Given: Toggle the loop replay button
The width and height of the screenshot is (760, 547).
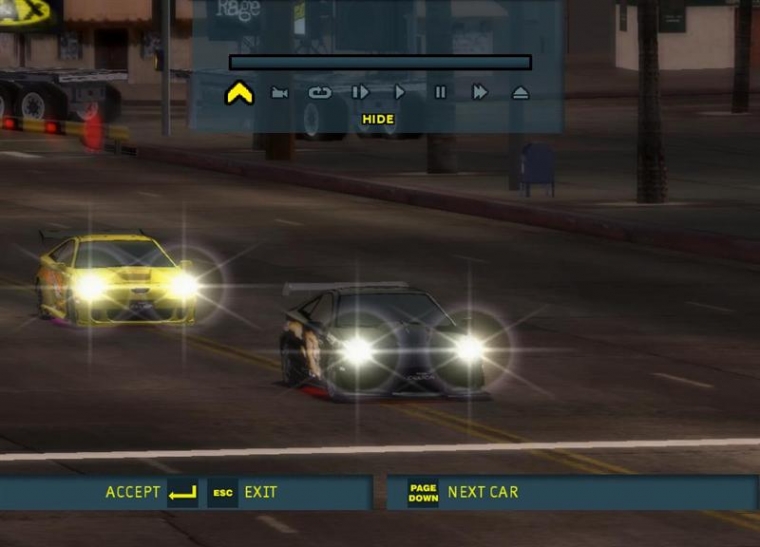Looking at the screenshot, I should (x=320, y=93).
